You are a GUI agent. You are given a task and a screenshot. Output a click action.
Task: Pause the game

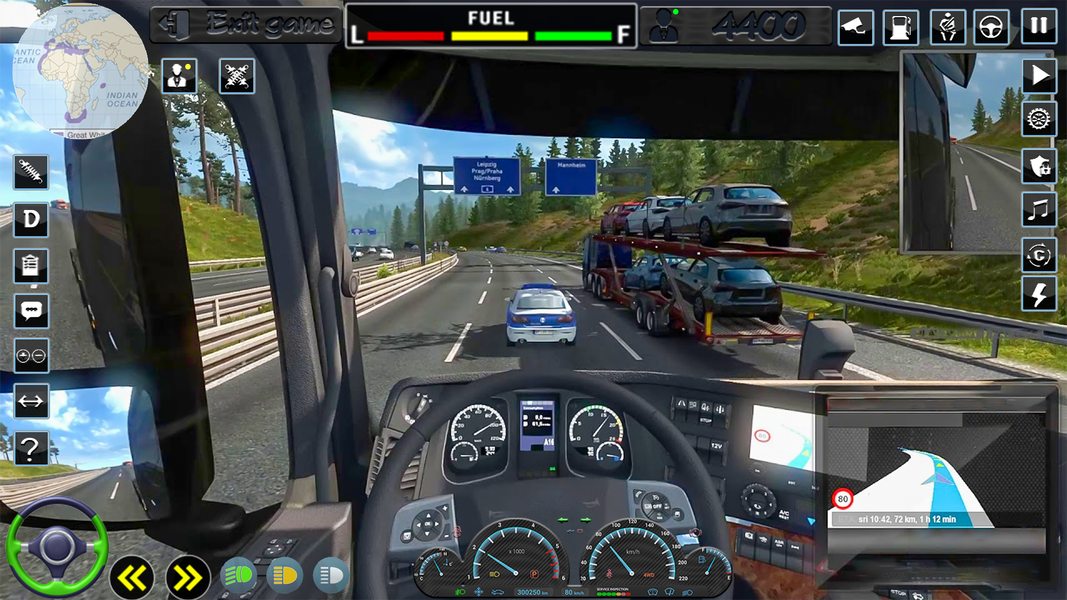point(1039,26)
